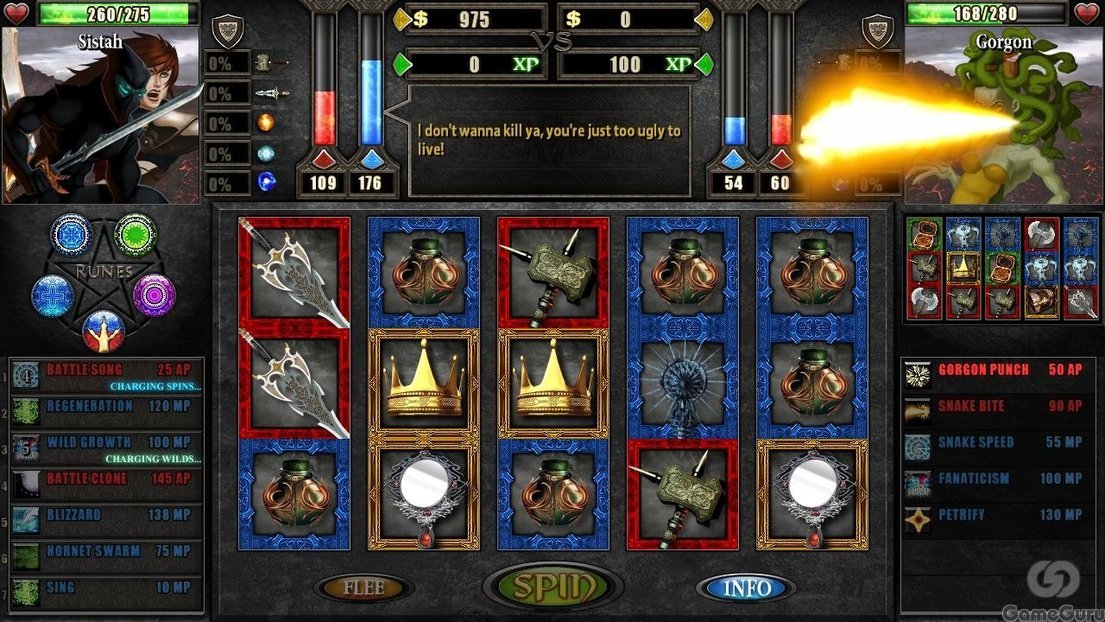Image resolution: width=1105 pixels, height=622 pixels.
Task: Select the Sing skill
Action: (107, 590)
